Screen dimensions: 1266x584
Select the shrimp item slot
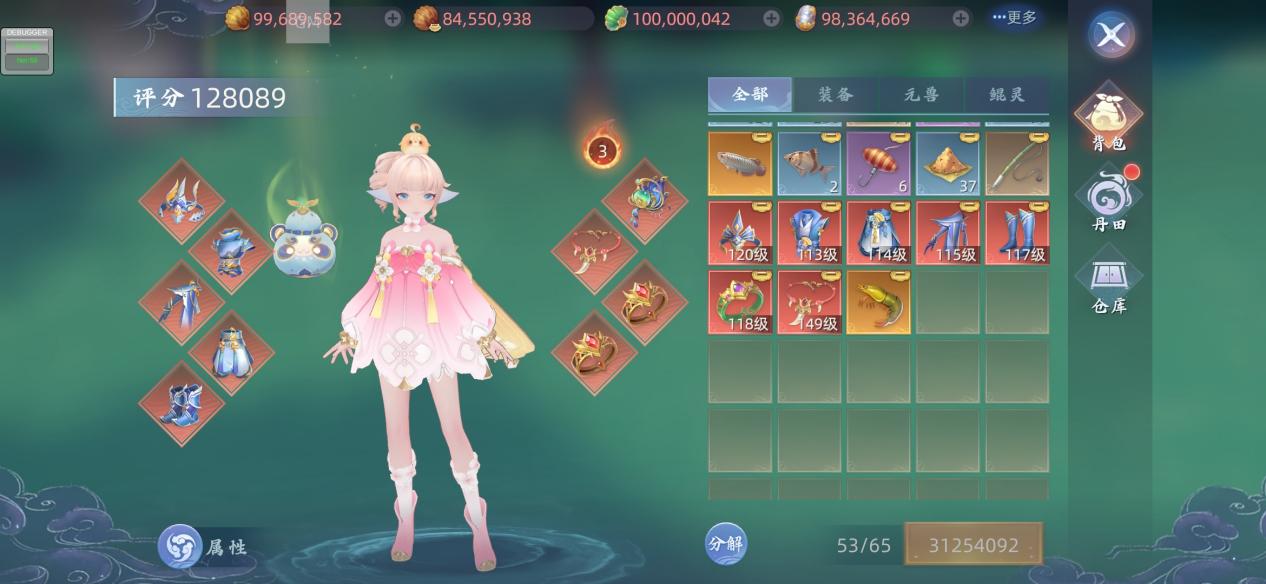point(878,302)
